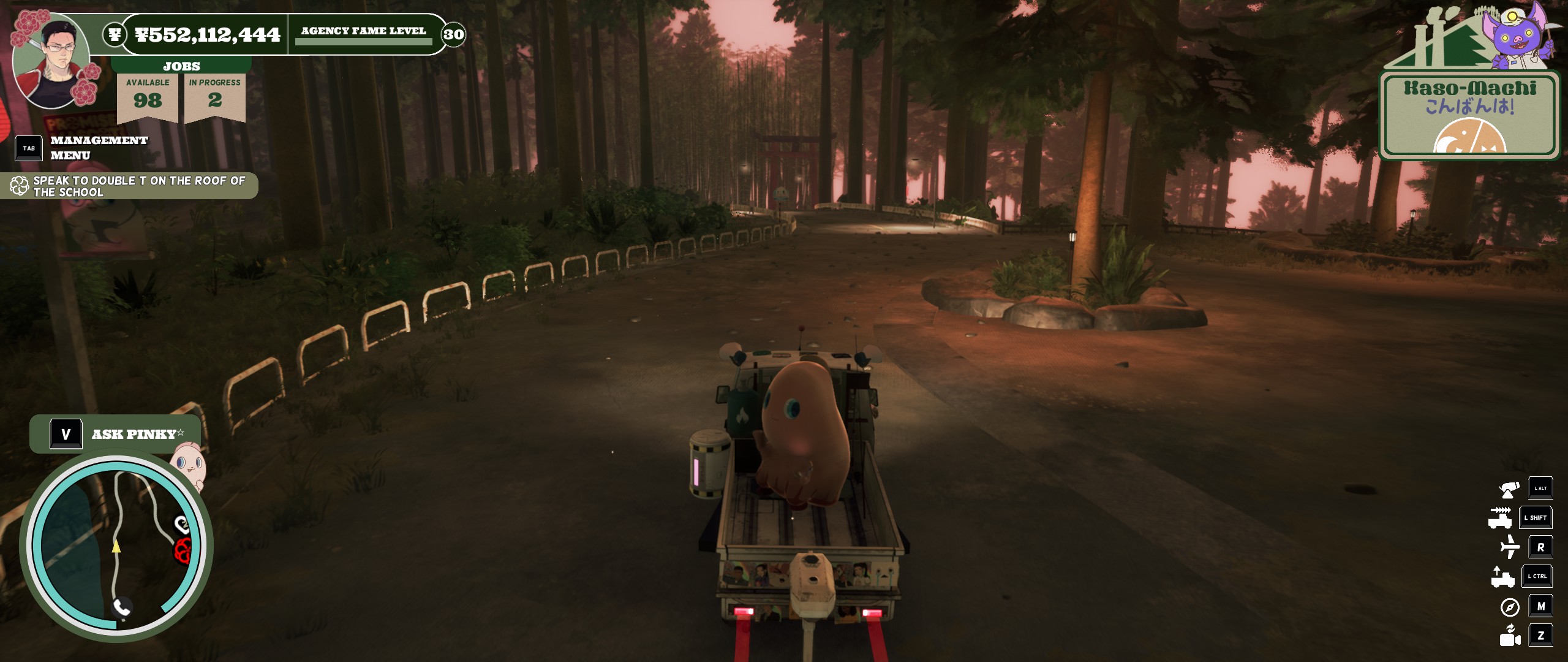Select the phone marker on the minimap
The width and height of the screenshot is (1568, 662).
122,607
